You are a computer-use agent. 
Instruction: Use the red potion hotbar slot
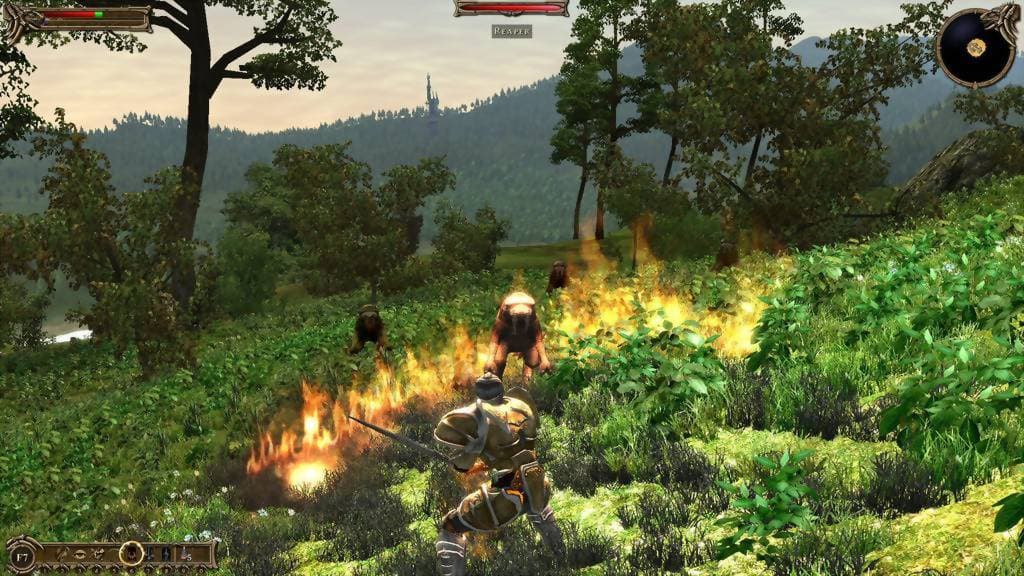(x=184, y=553)
